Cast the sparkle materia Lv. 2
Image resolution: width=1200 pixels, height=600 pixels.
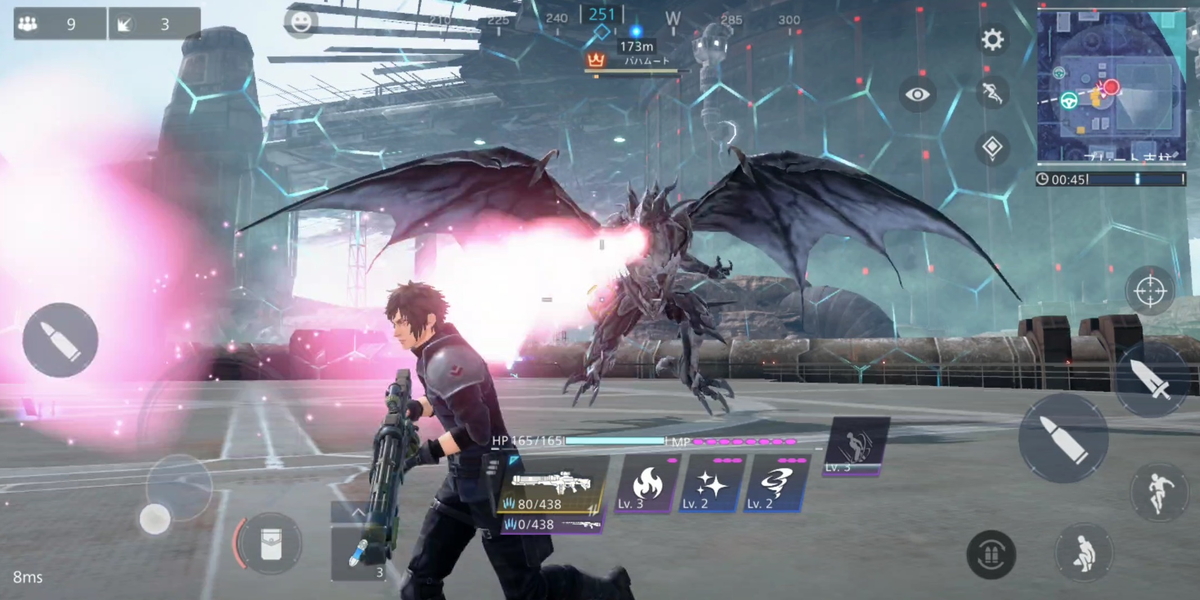point(712,485)
